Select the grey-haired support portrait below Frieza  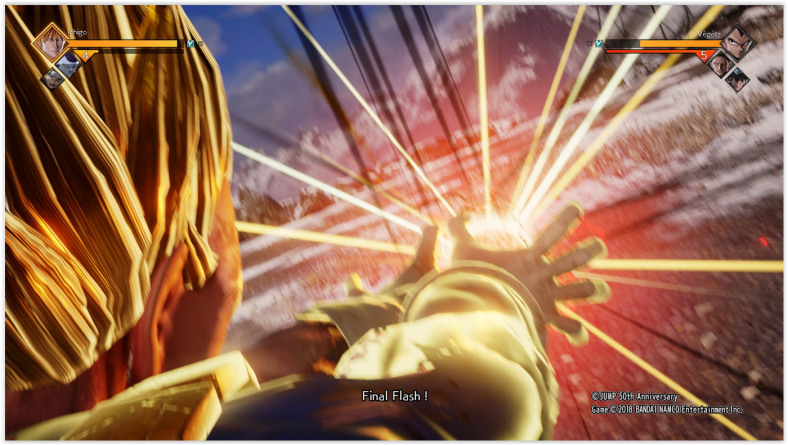(x=52, y=78)
